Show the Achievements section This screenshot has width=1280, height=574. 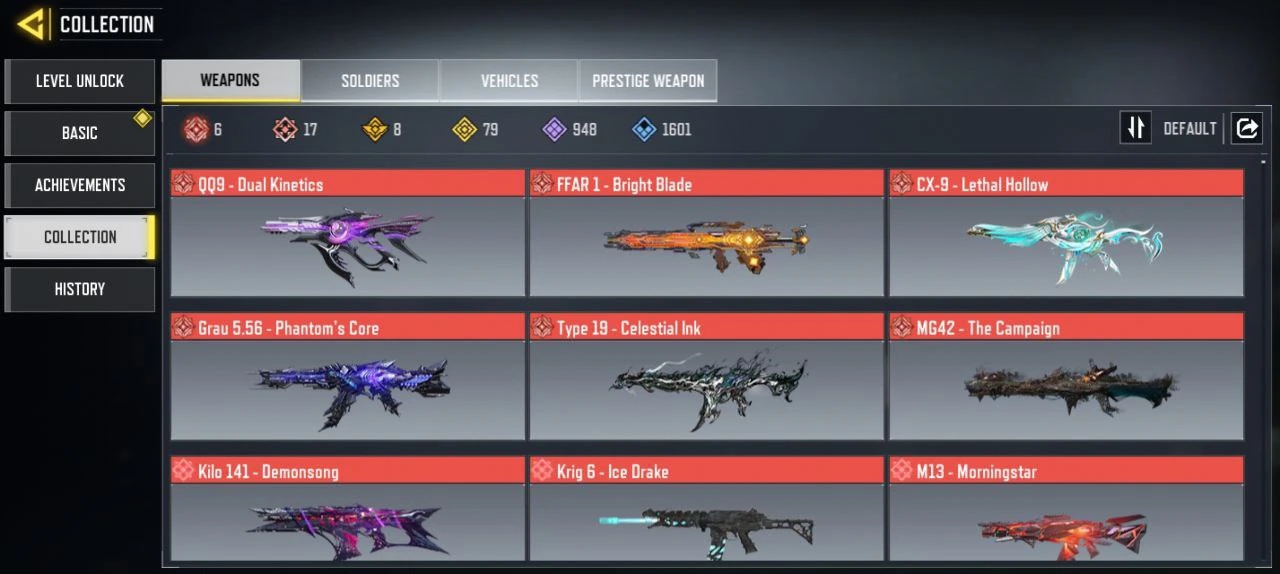point(80,185)
